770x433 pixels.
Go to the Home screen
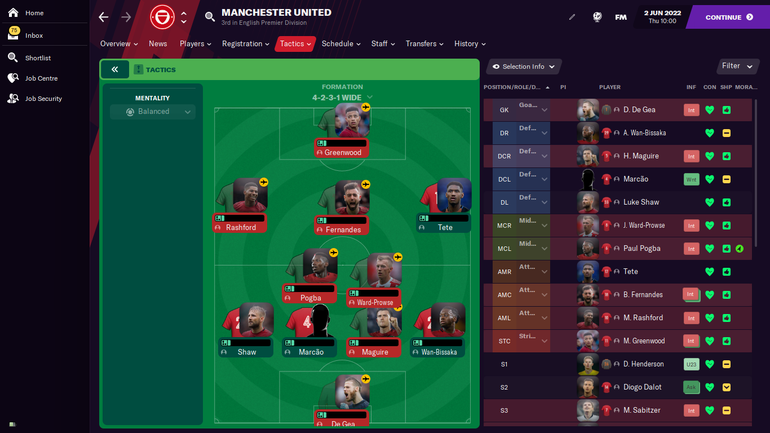(33, 13)
